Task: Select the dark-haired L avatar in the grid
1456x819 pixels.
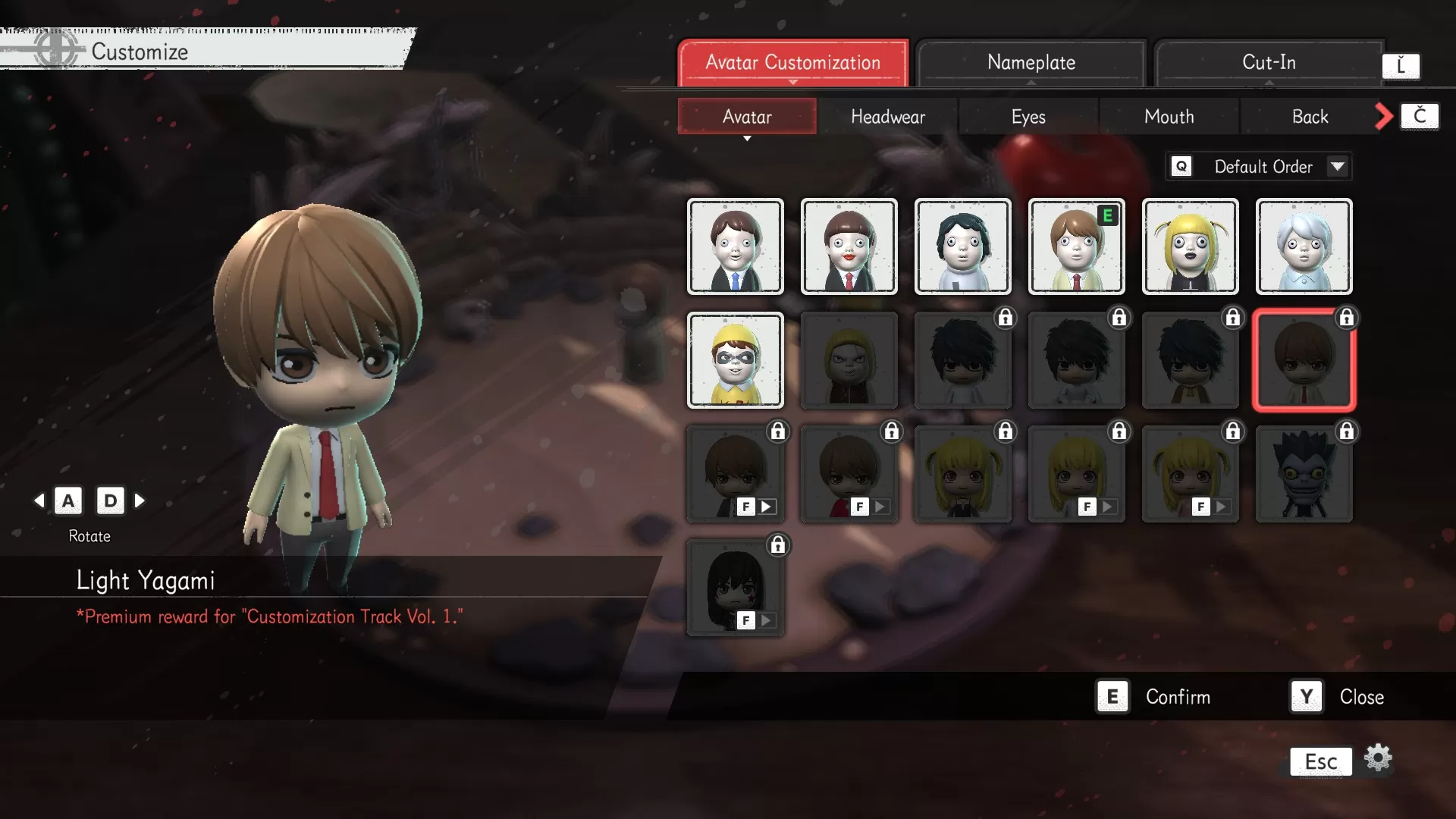Action: [962, 360]
